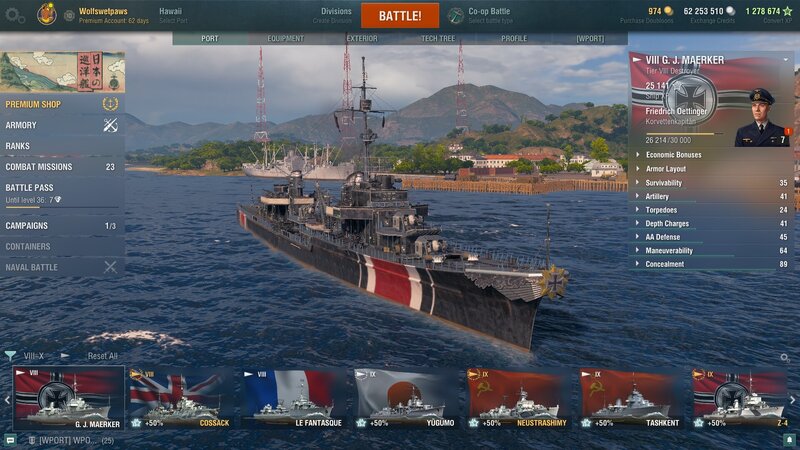Open commander Friedrich Oettinger's portrait

click(x=761, y=118)
